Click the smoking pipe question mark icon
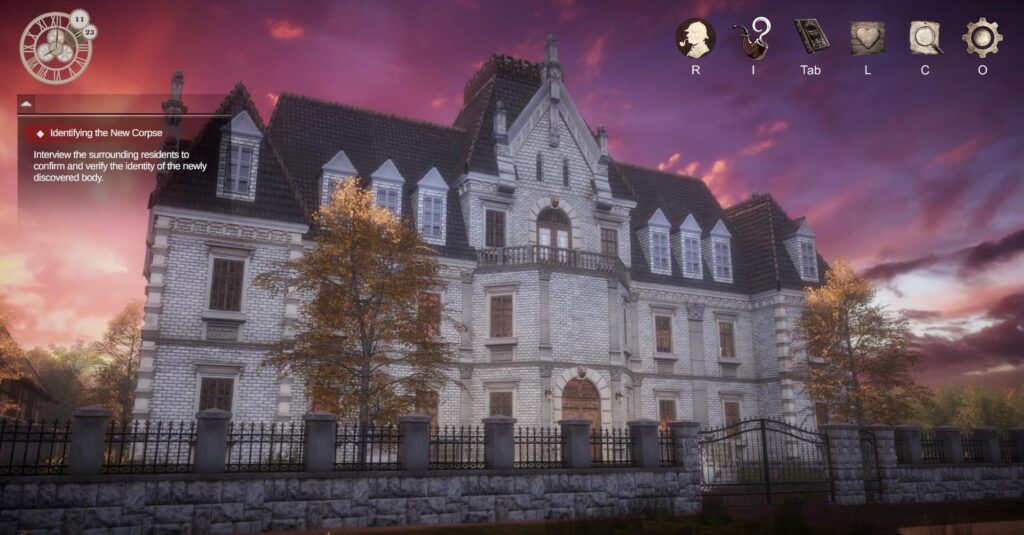The image size is (1024, 535). 753,38
